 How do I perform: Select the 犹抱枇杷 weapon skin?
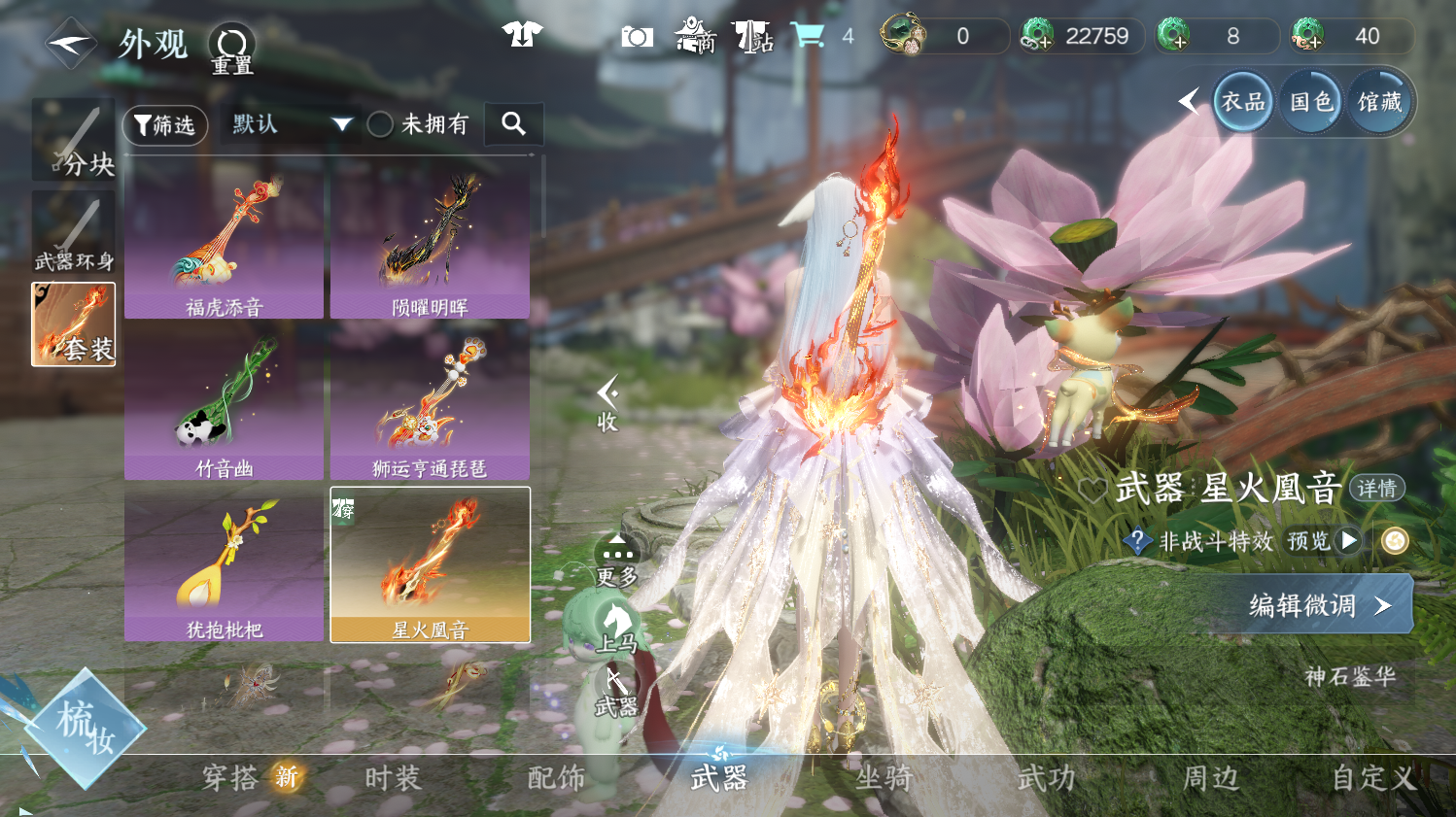tap(224, 565)
